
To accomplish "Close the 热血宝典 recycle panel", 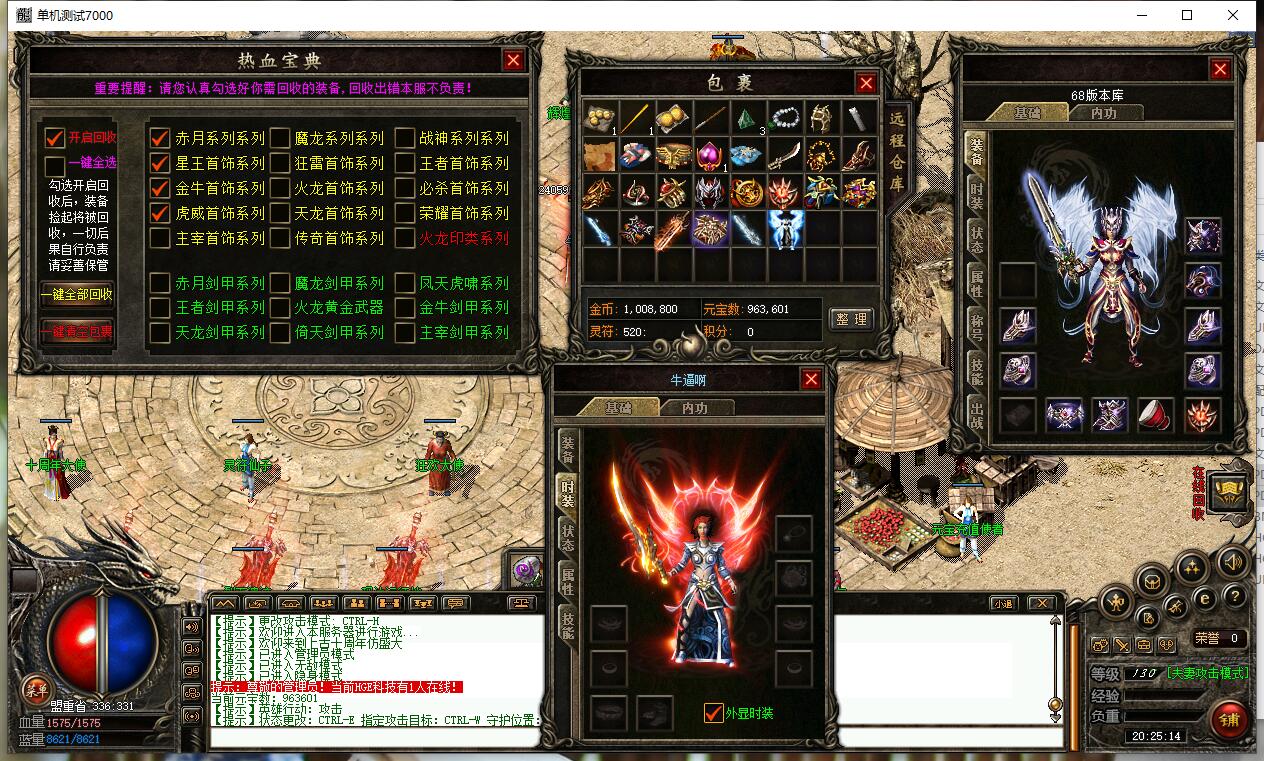I will click(x=514, y=60).
